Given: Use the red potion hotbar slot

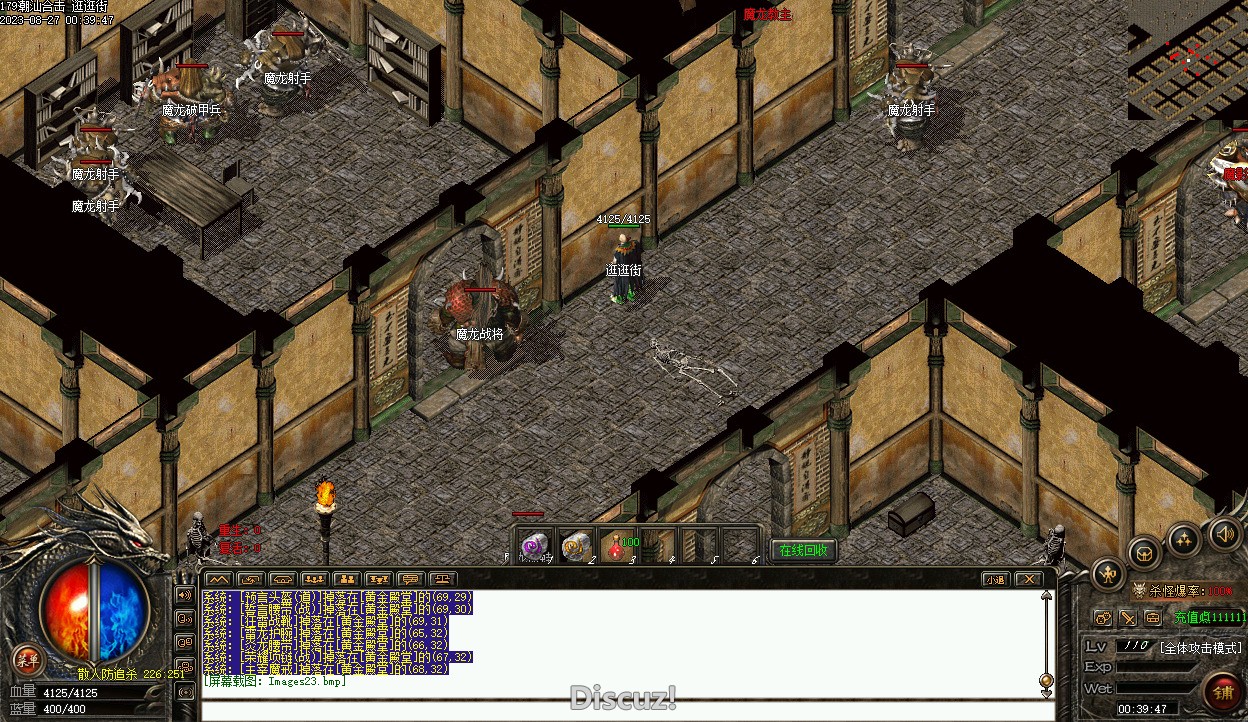Looking at the screenshot, I should [619, 546].
